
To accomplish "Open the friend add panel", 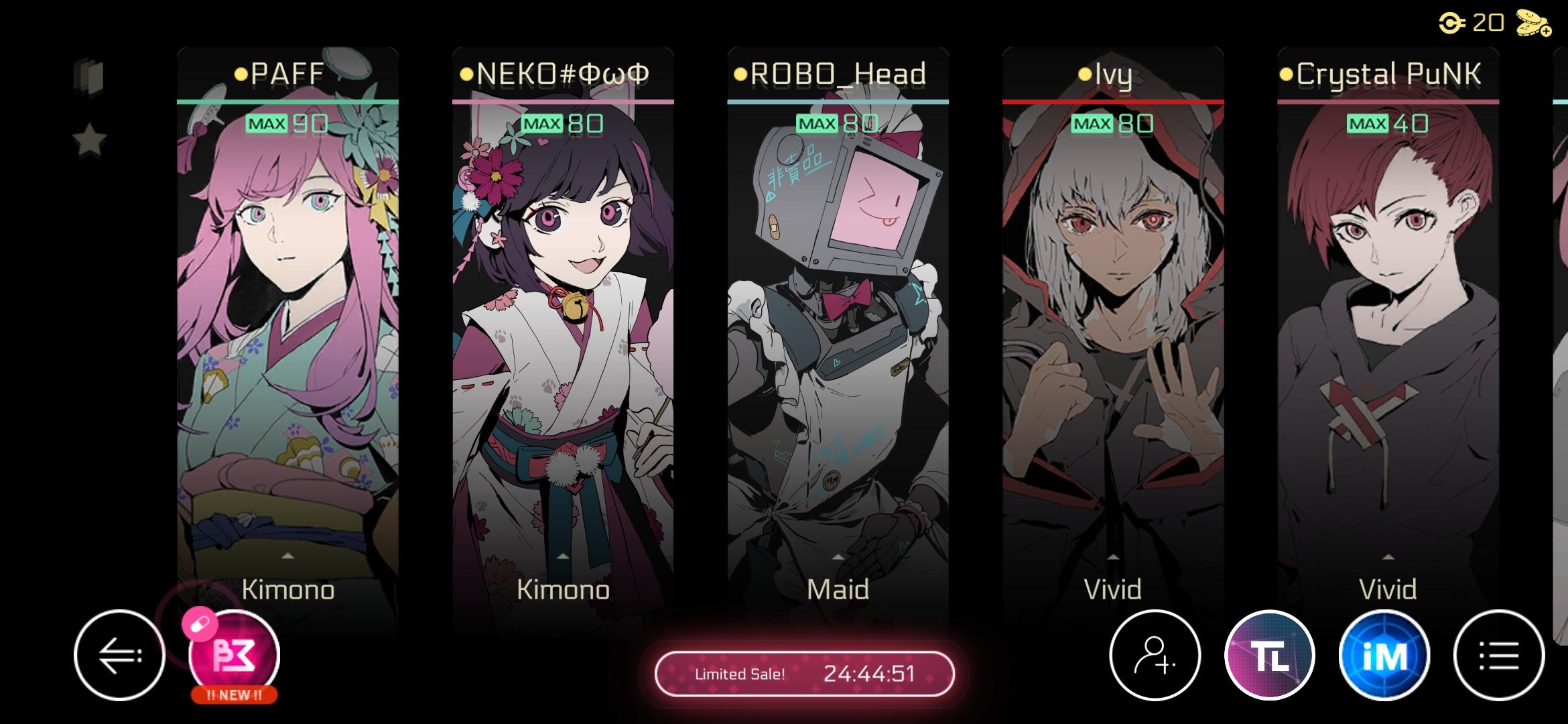I will 1155,656.
